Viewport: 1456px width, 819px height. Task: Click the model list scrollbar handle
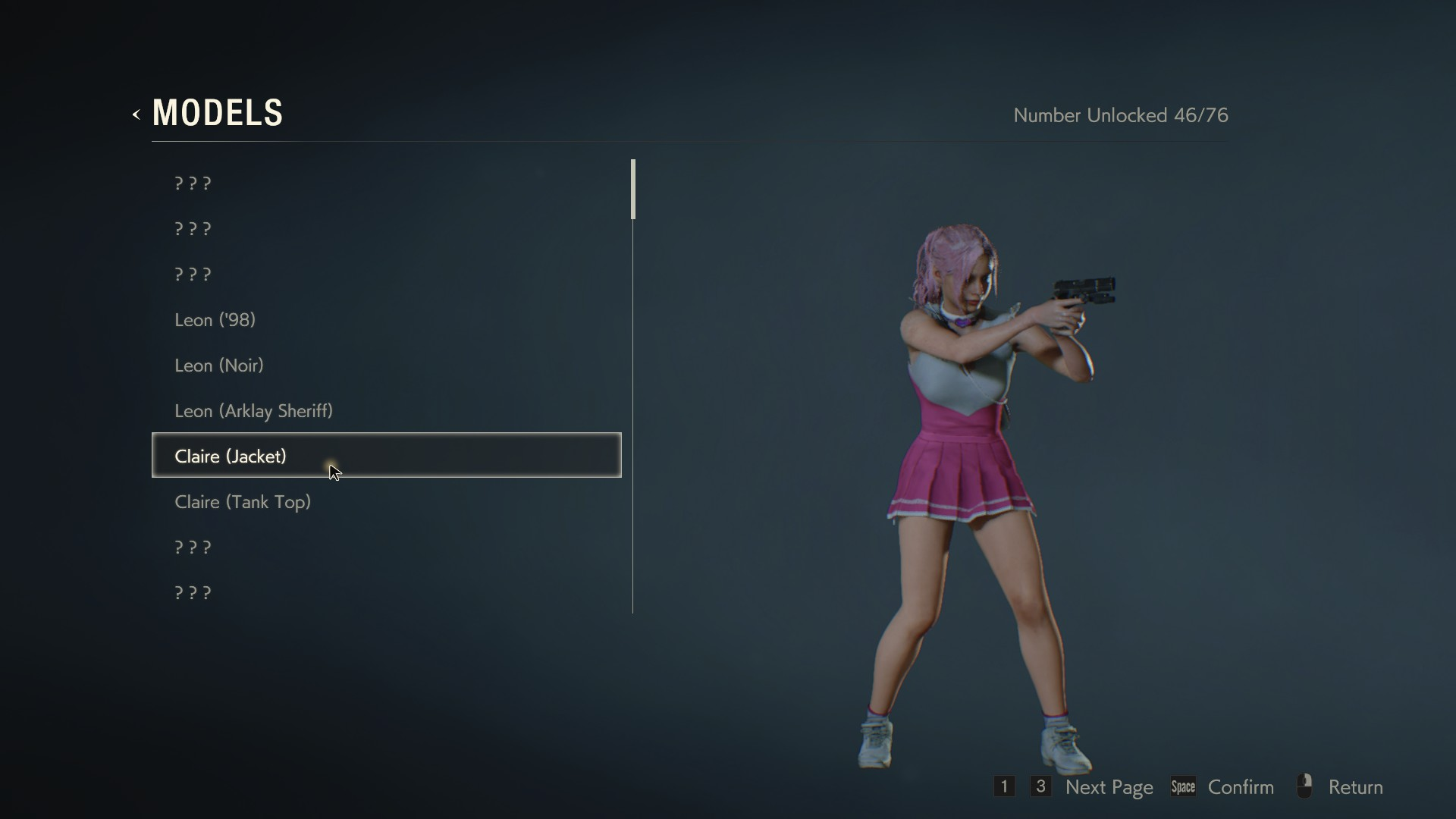(633, 190)
